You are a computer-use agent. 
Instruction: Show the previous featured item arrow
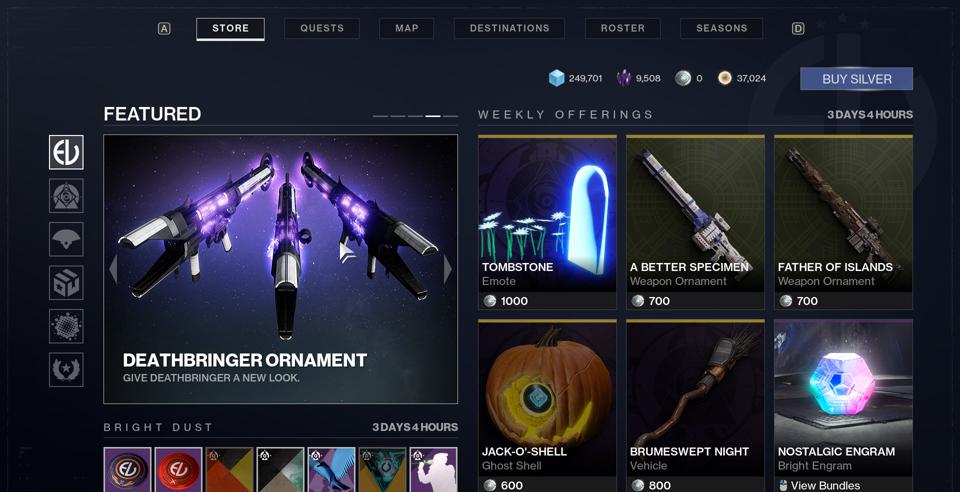[x=113, y=269]
